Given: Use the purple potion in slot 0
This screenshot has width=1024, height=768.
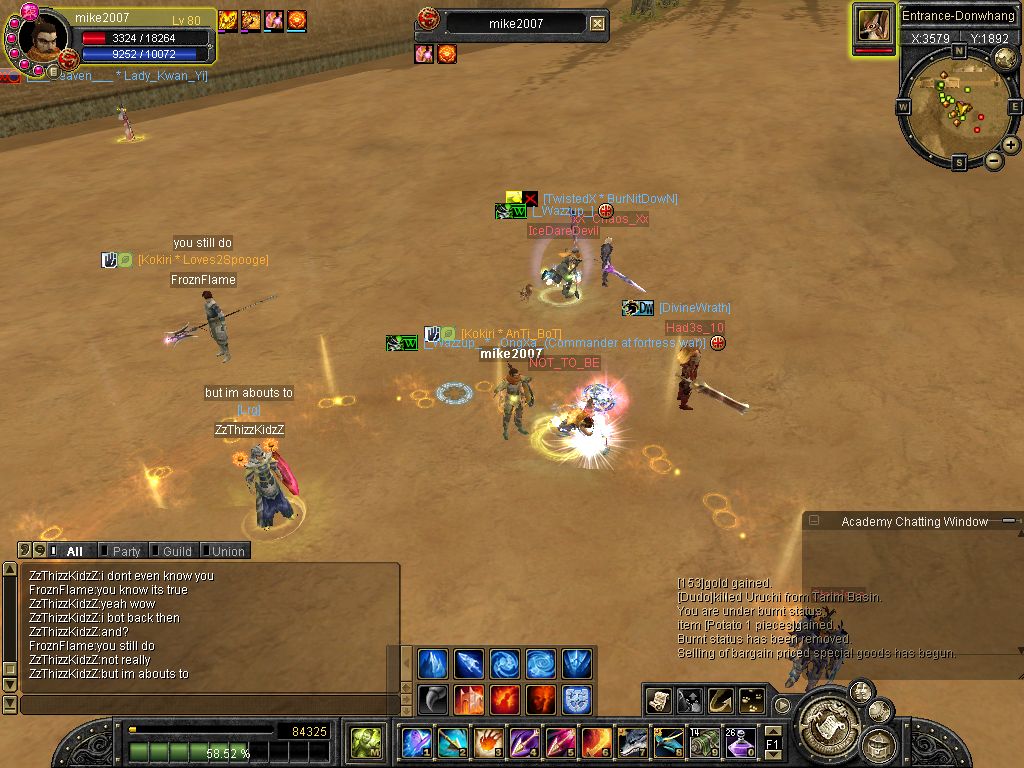Looking at the screenshot, I should tap(739, 743).
